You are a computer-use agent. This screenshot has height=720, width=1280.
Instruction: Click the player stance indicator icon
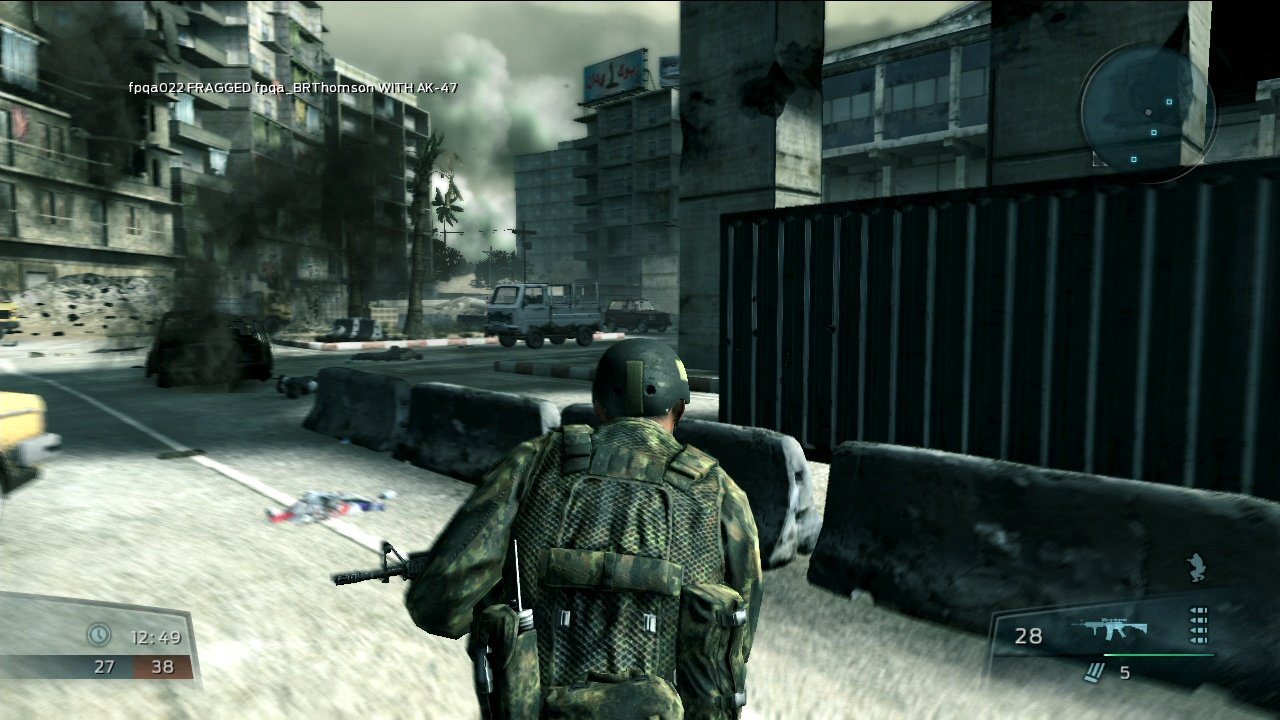click(1196, 565)
